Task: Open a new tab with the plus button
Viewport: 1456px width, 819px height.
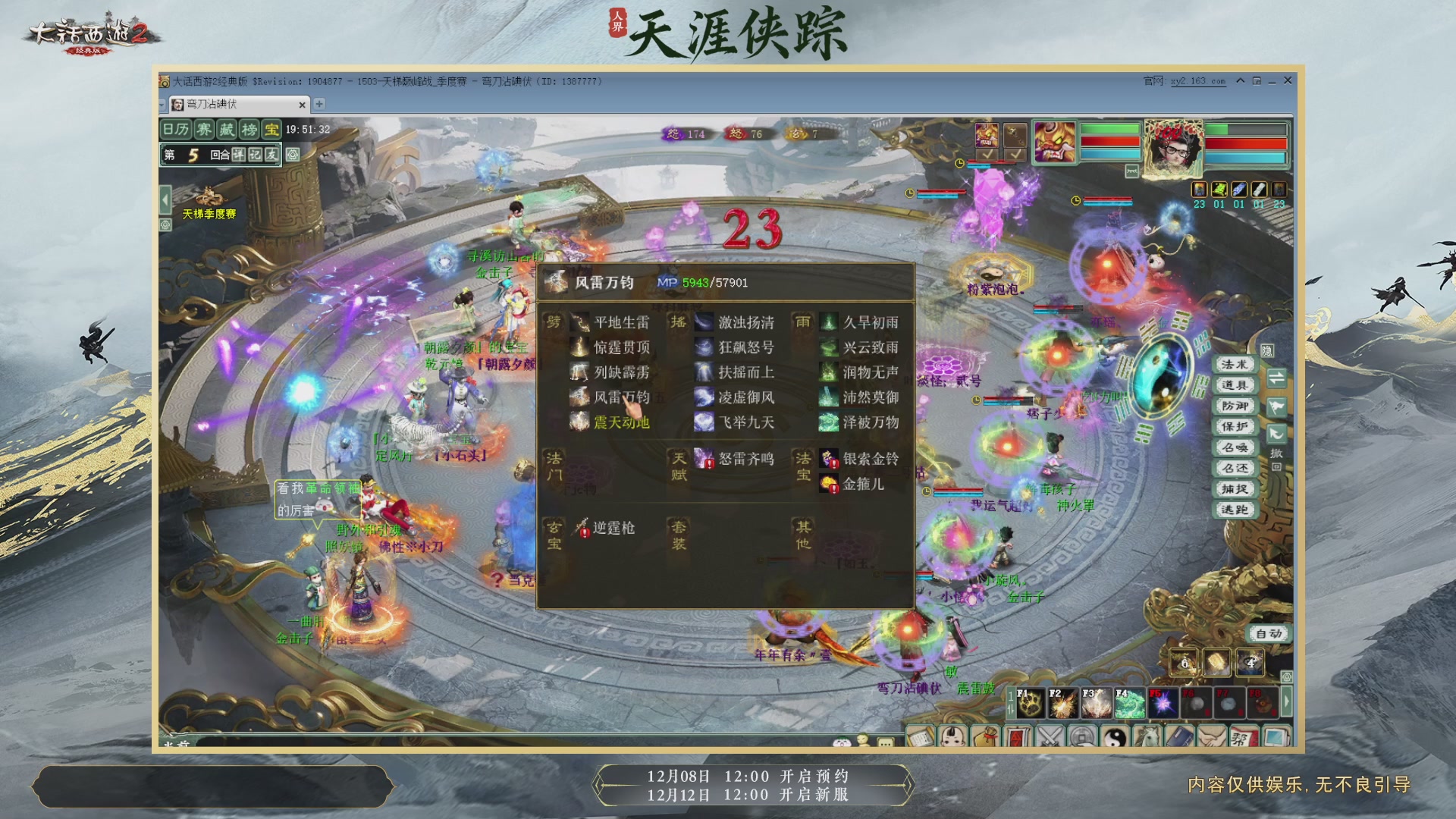Action: pos(320,105)
